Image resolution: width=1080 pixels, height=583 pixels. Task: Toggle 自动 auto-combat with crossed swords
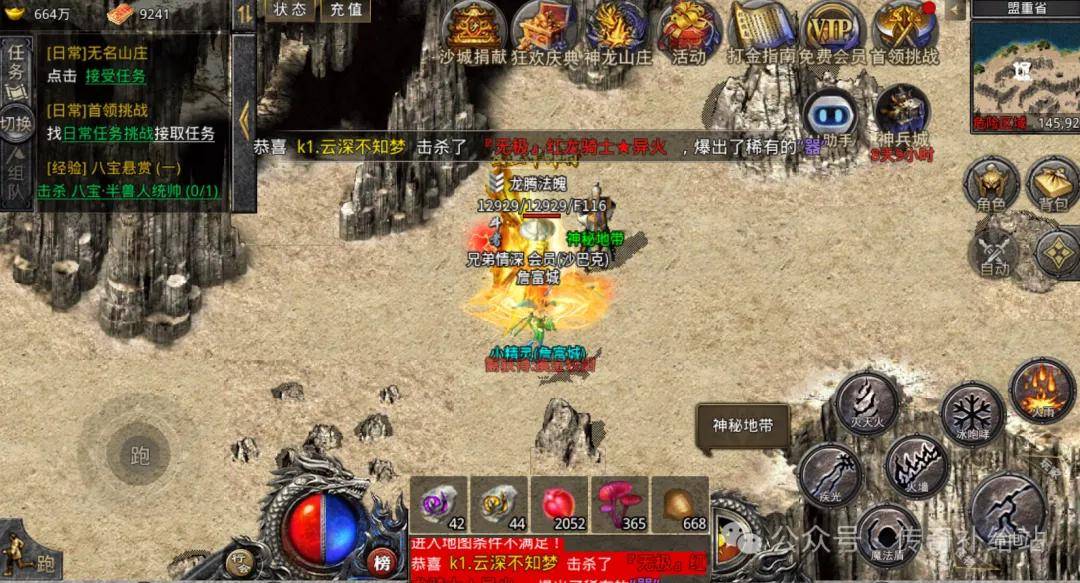pyautogui.click(x=996, y=251)
